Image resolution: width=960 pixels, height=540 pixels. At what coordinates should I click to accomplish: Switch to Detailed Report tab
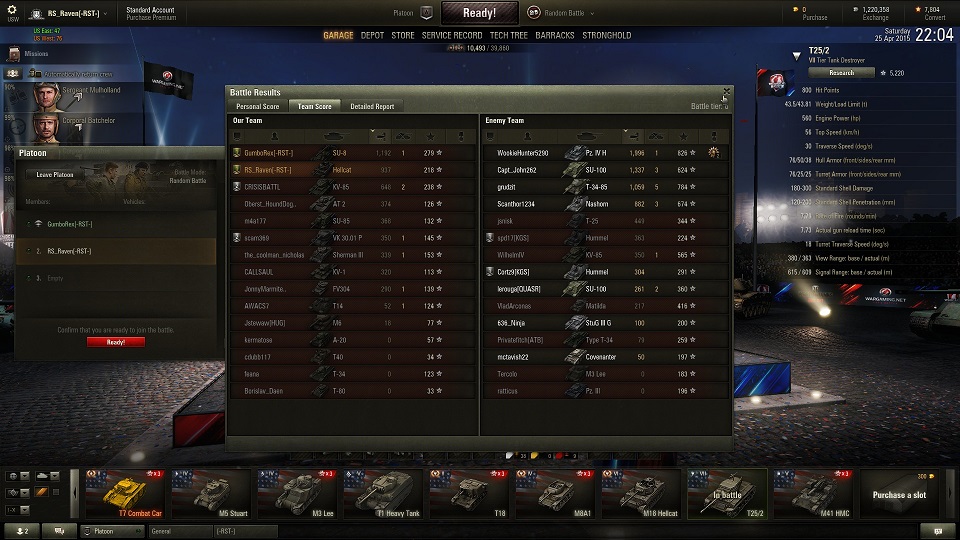click(x=372, y=106)
